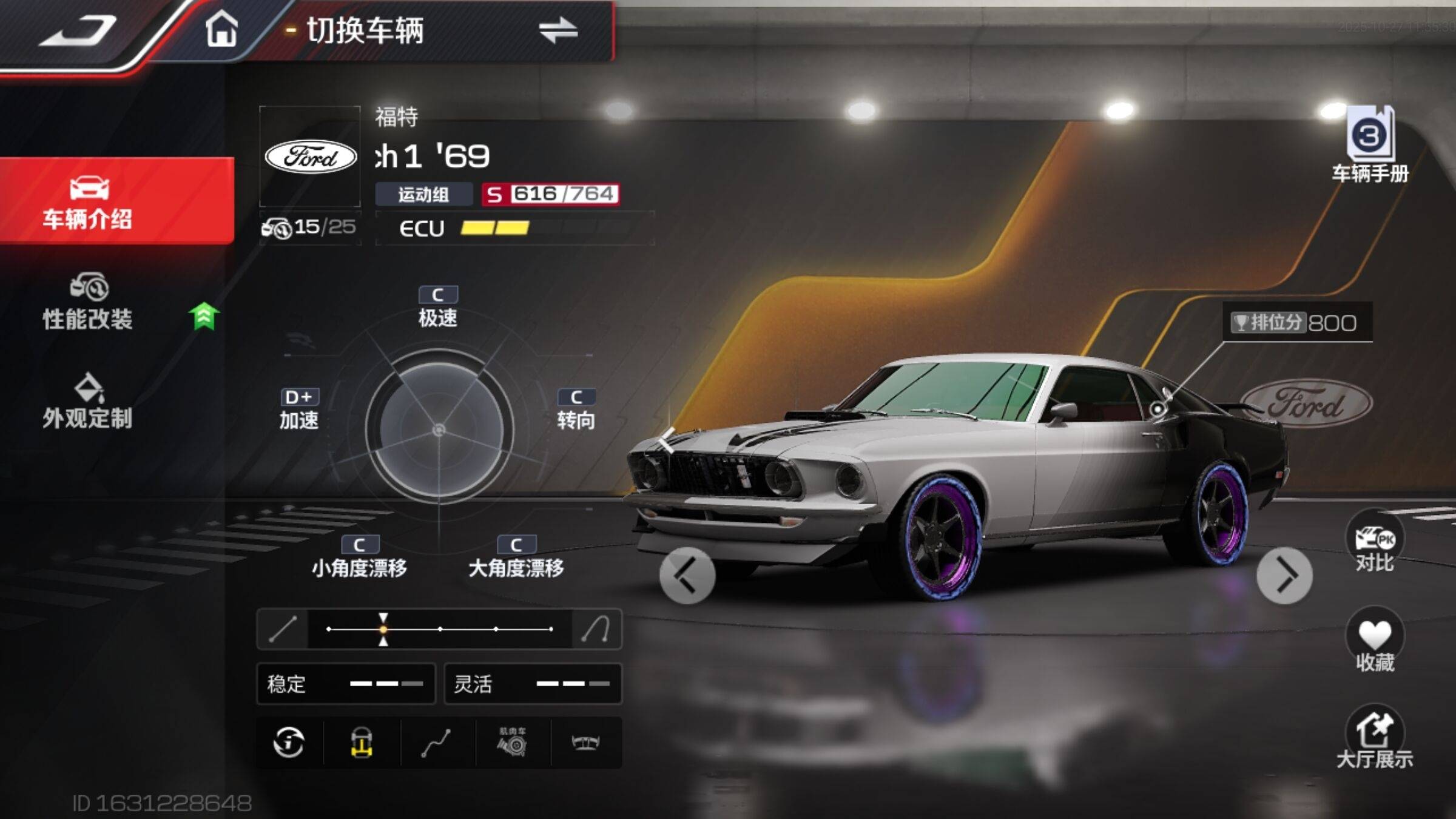Select the turbo engine icon

[512, 742]
